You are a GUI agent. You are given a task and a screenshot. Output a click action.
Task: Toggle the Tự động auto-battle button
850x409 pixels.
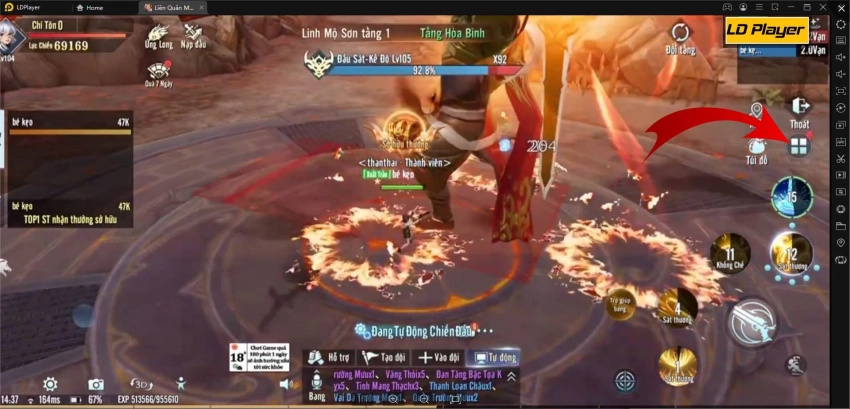[x=496, y=357]
